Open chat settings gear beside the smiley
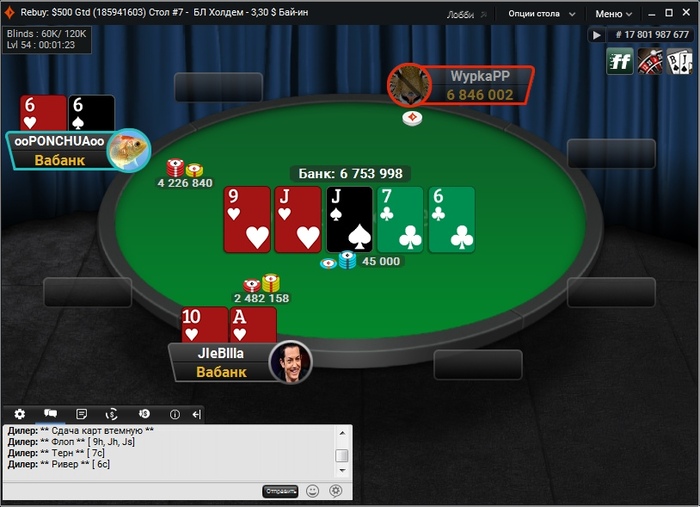 click(x=336, y=491)
